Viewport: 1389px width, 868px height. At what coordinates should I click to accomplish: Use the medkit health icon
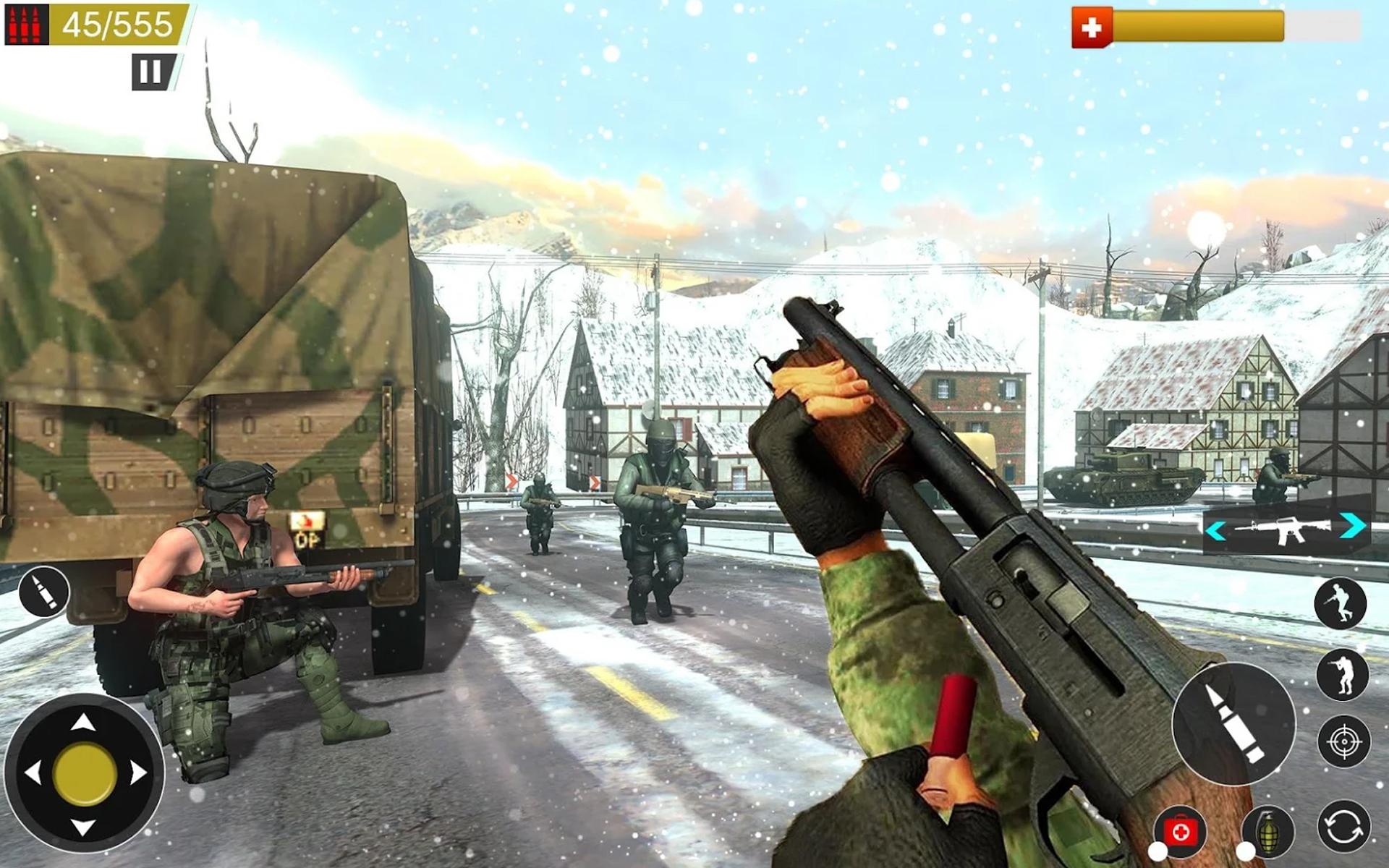click(x=1179, y=830)
